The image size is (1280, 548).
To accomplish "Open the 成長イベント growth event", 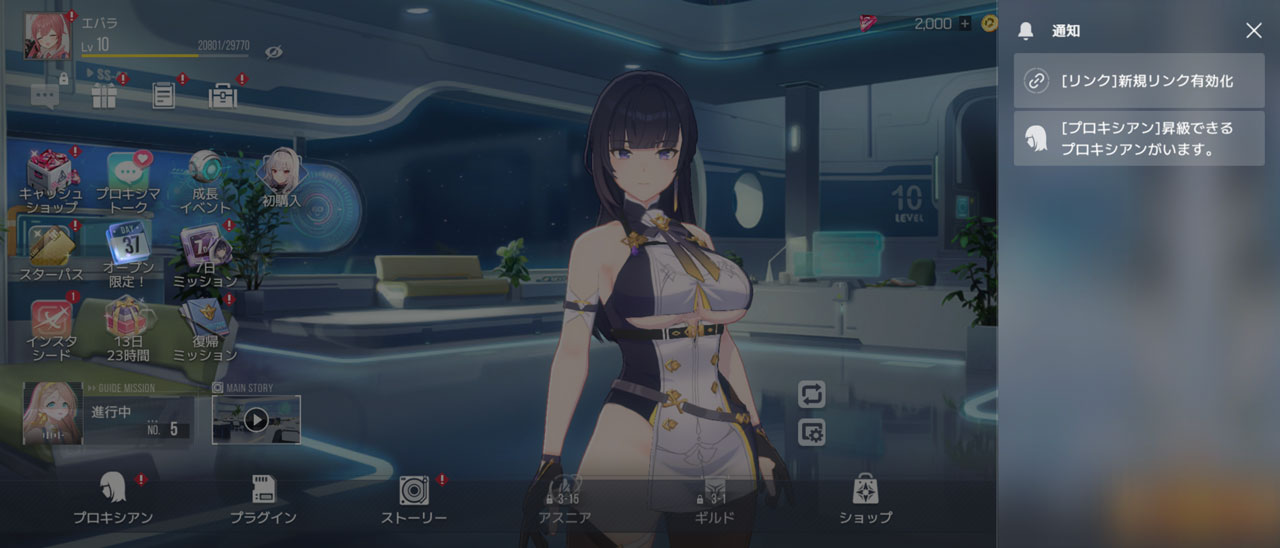I will (205, 180).
